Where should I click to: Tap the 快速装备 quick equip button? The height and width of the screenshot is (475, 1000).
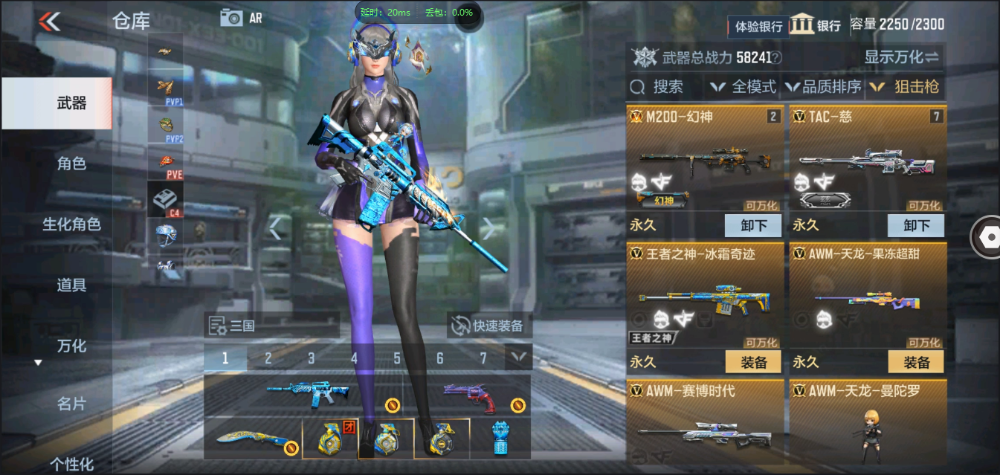tap(489, 325)
